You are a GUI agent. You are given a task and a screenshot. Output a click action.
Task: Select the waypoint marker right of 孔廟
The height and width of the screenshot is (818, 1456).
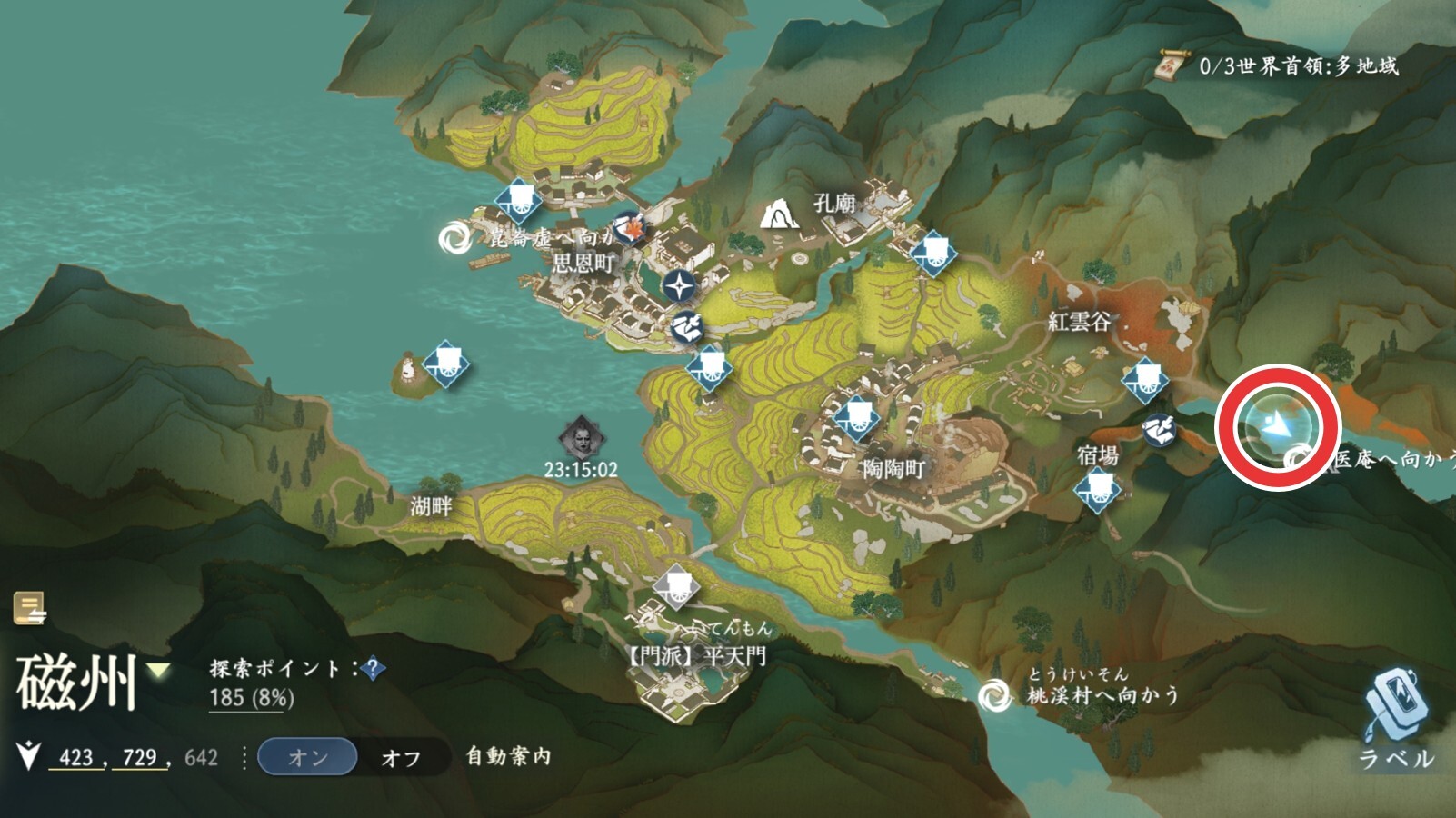point(932,252)
